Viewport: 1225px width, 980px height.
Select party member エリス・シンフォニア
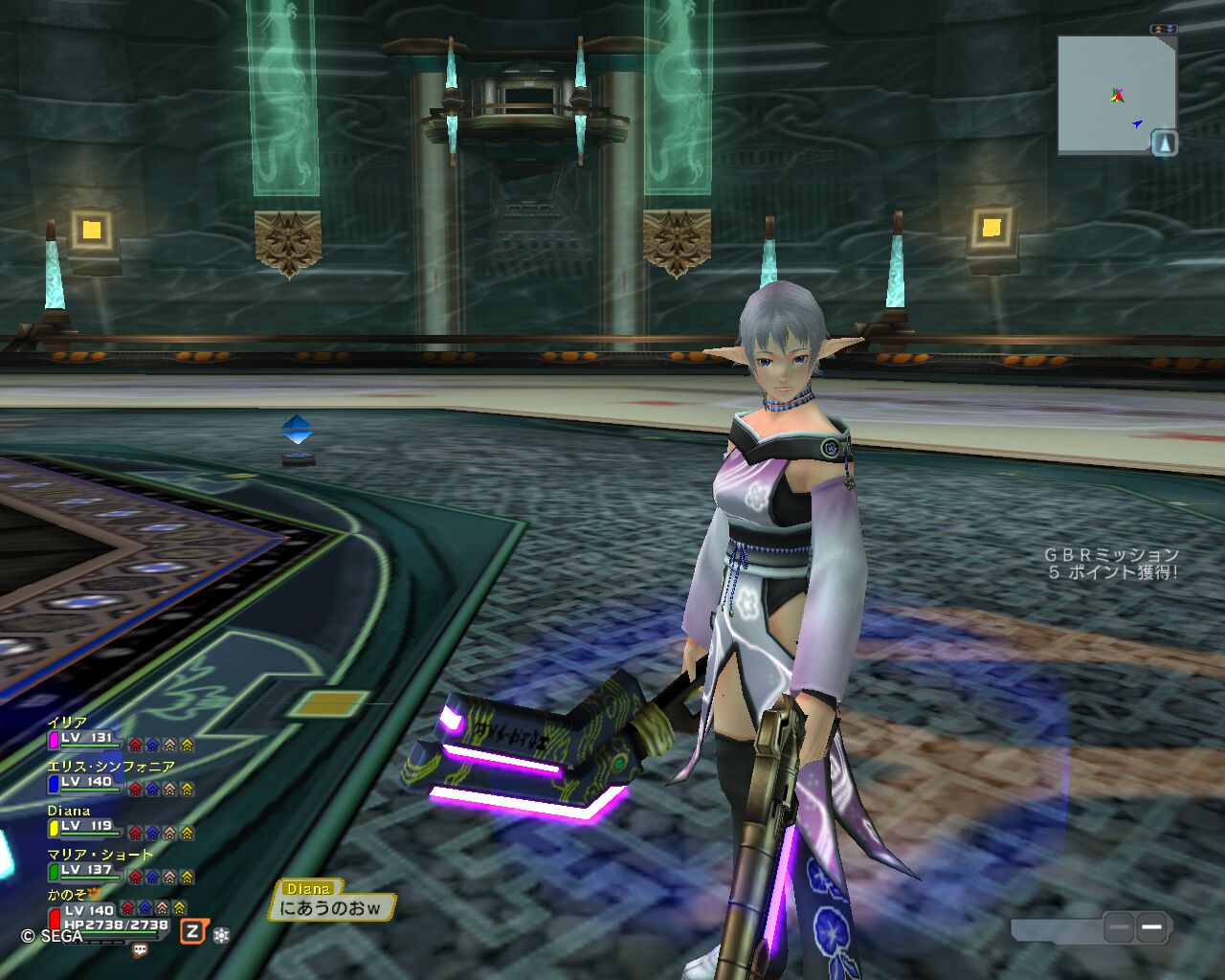pyautogui.click(x=86, y=782)
